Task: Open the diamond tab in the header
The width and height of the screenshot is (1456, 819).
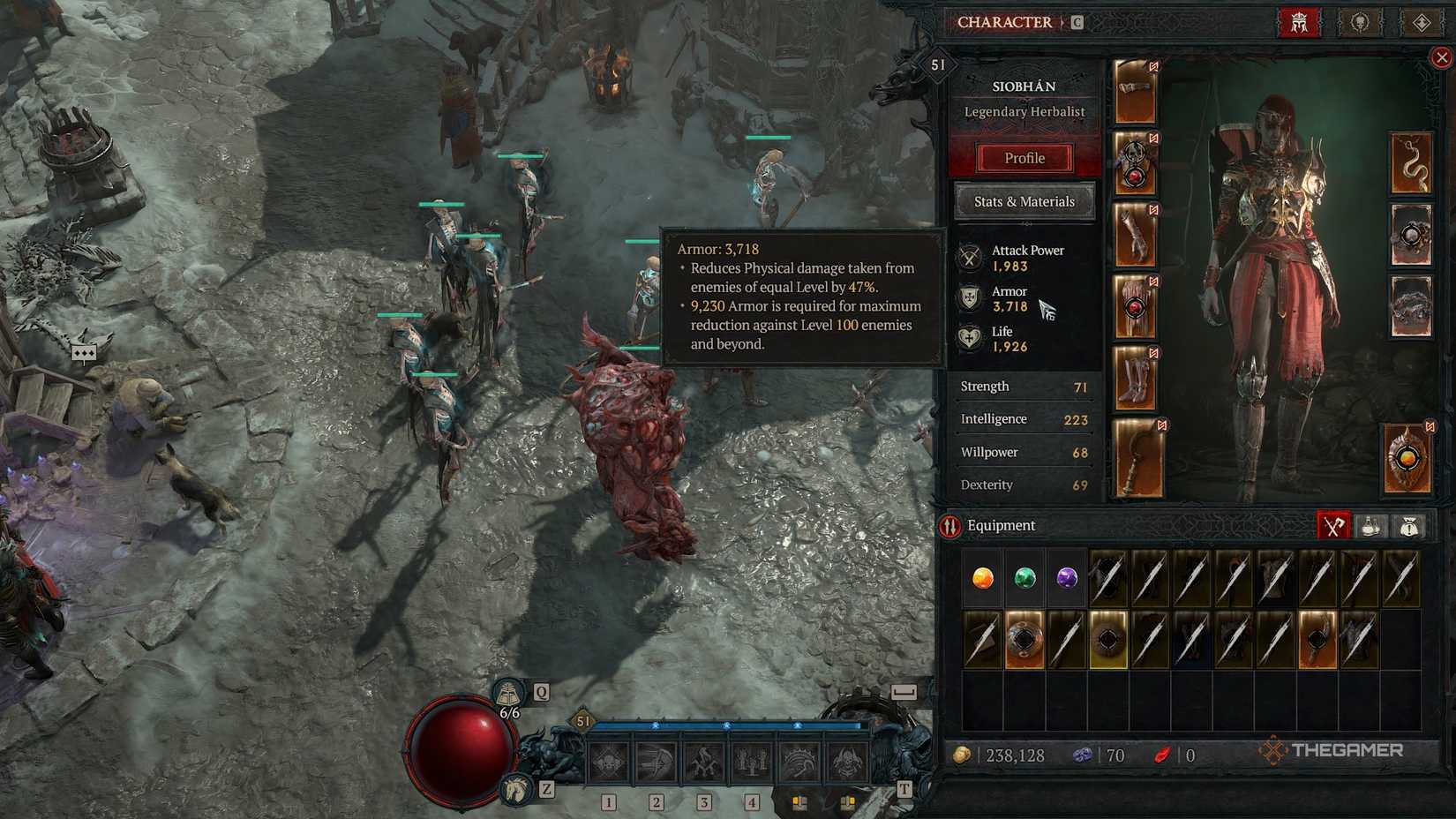Action: [1421, 23]
